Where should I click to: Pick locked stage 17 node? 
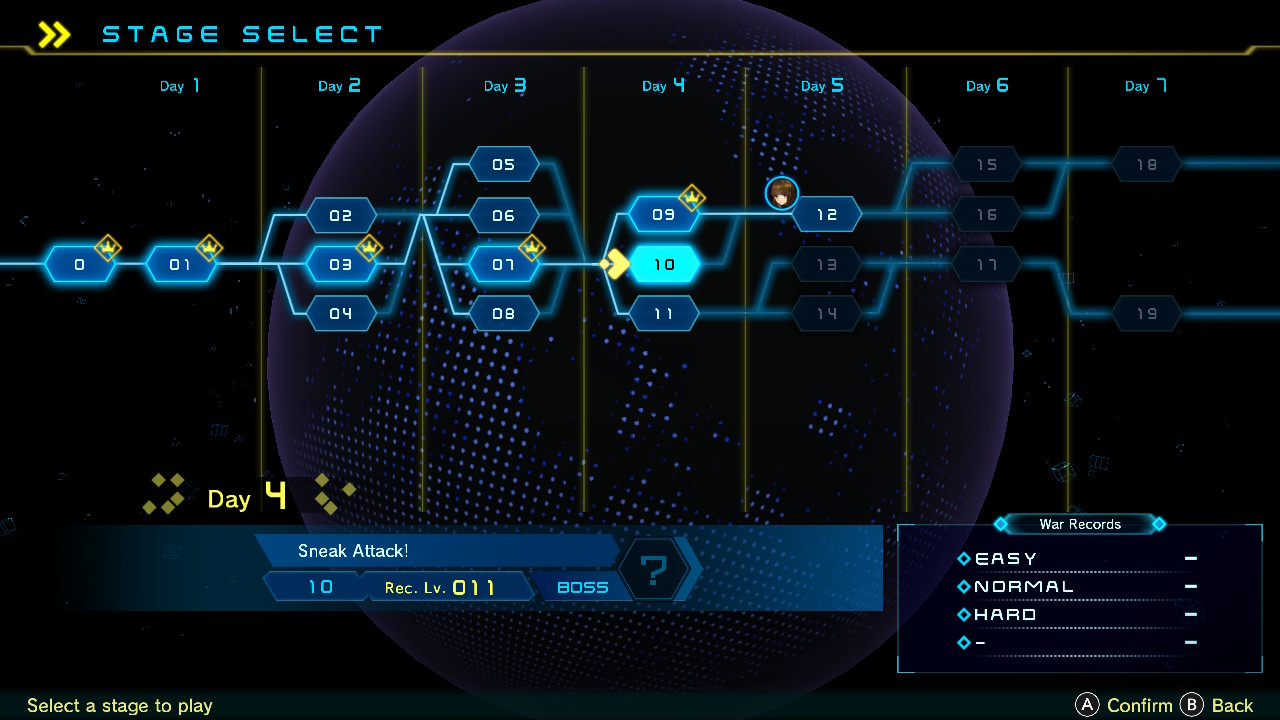987,265
